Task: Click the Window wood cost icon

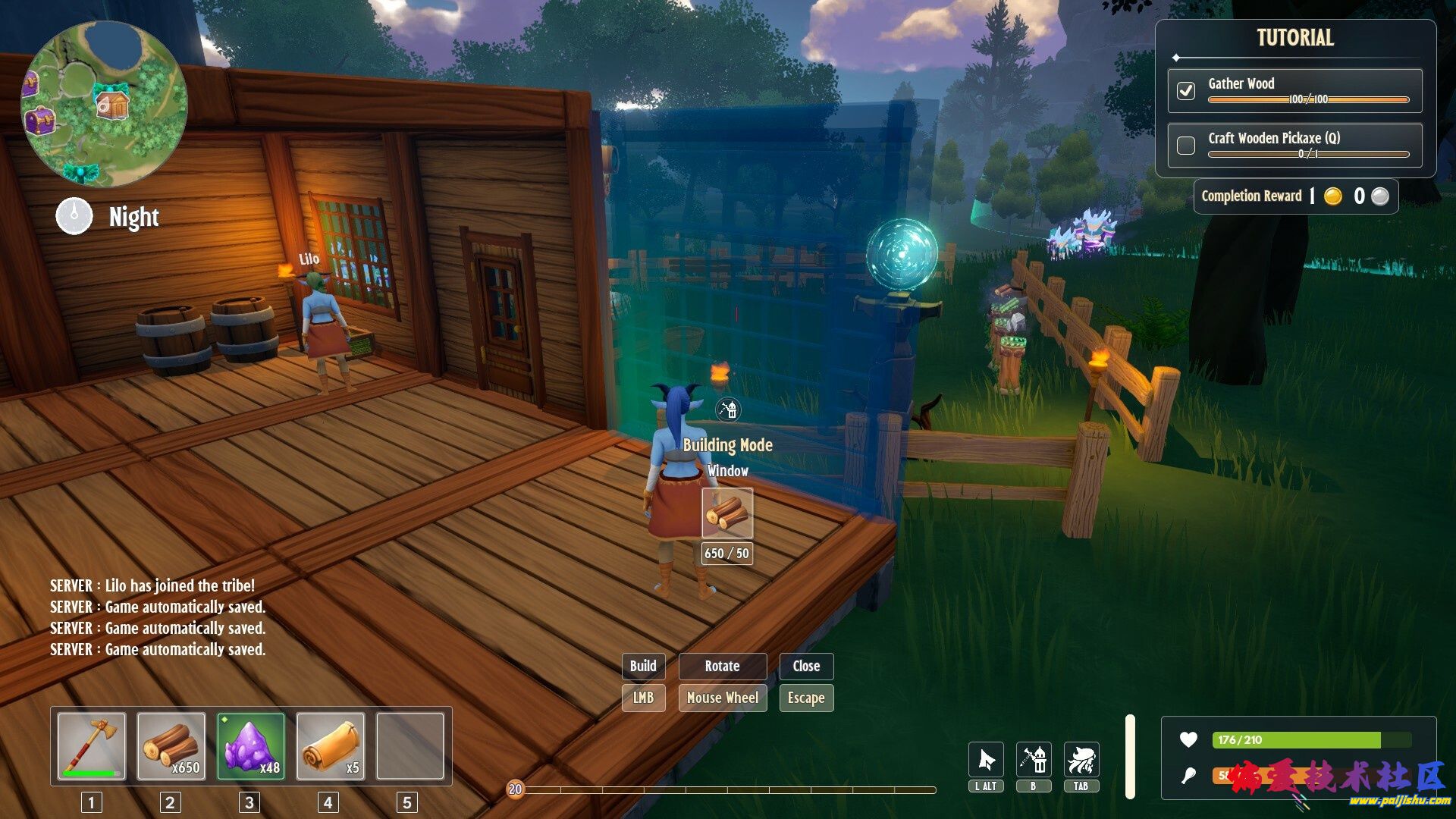Action: (727, 513)
